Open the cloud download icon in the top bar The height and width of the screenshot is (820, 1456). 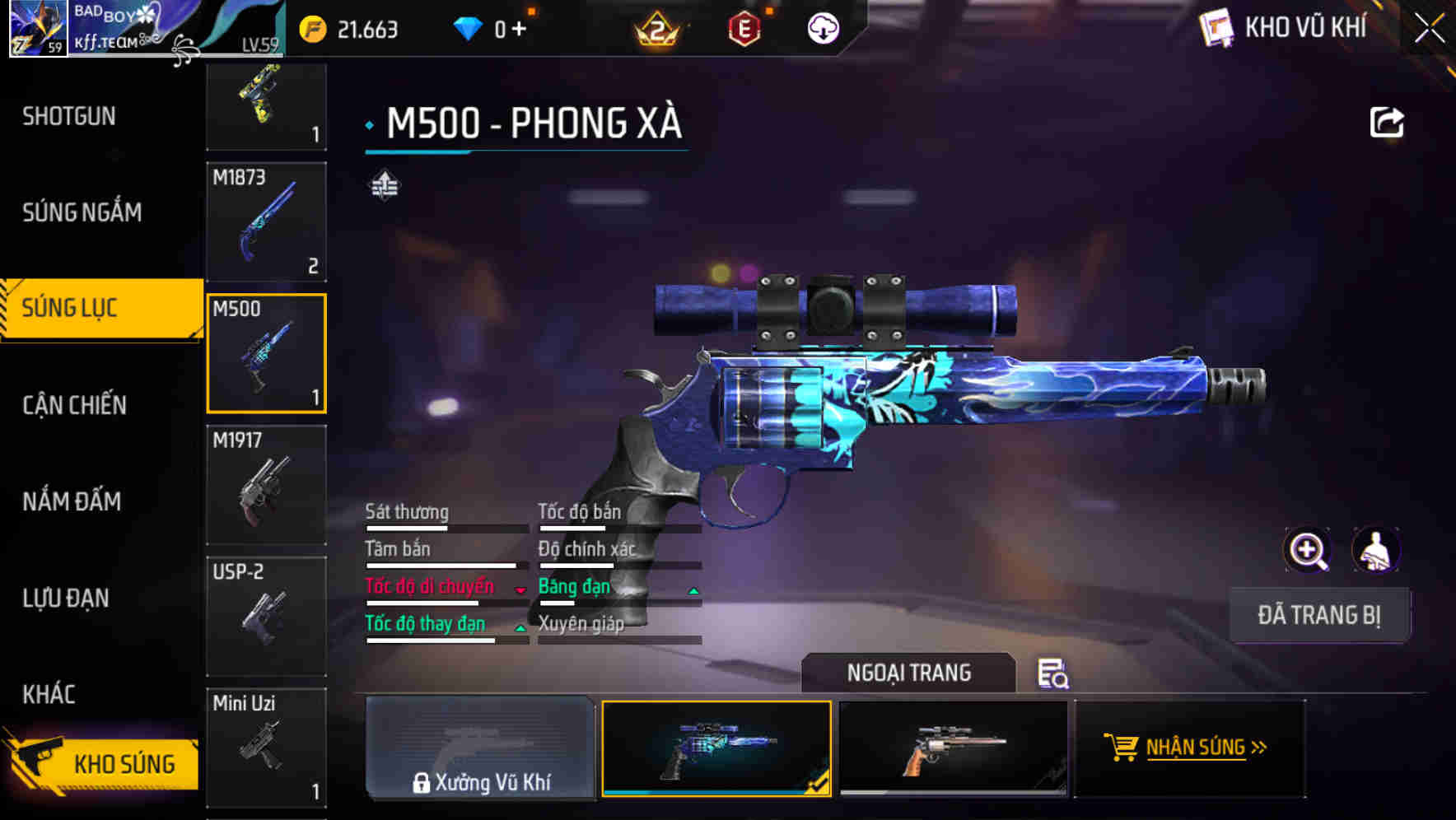821,29
